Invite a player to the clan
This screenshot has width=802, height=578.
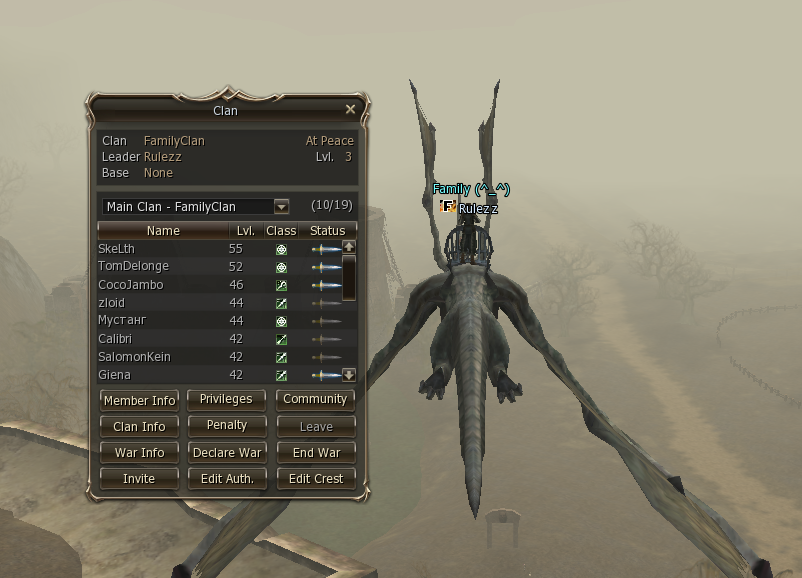click(x=139, y=478)
